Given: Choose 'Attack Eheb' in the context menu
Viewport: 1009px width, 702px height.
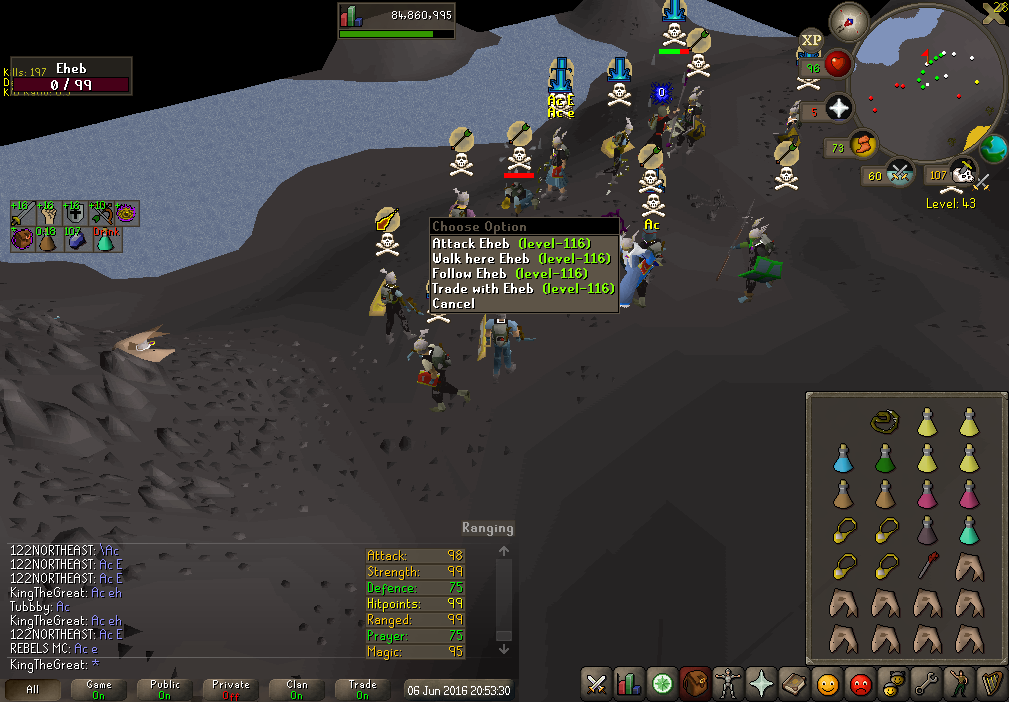Looking at the screenshot, I should tap(511, 244).
